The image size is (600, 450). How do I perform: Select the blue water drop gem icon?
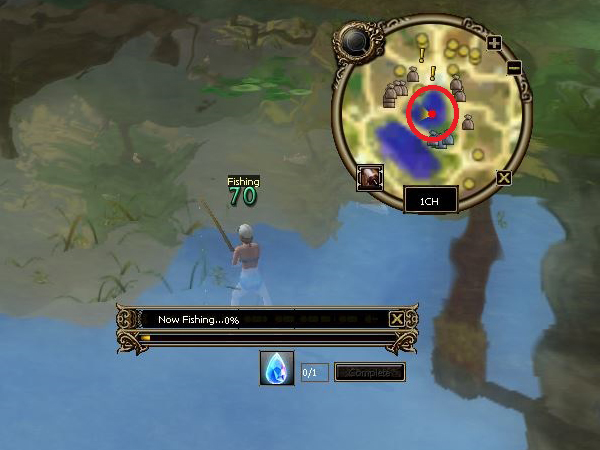tap(277, 369)
